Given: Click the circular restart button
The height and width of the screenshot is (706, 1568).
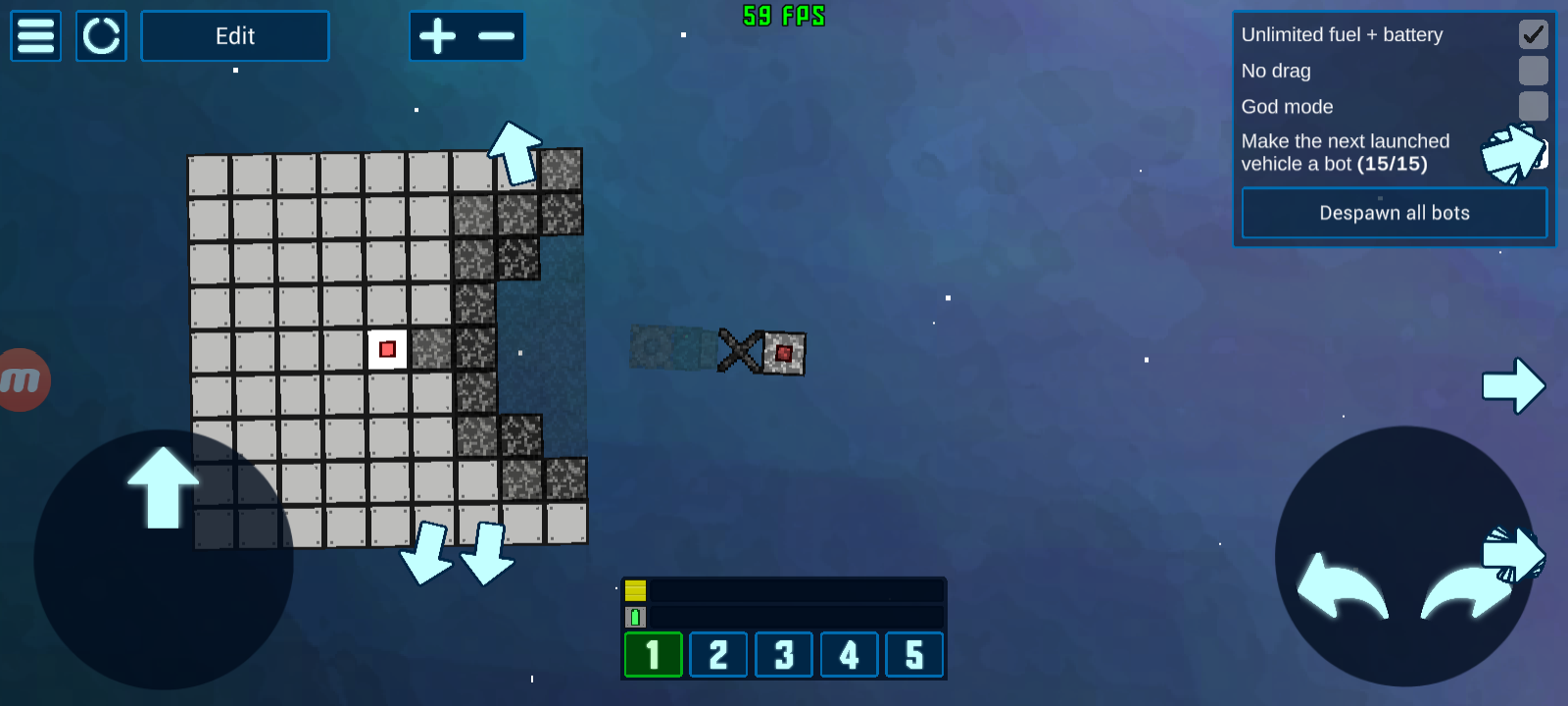Looking at the screenshot, I should coord(101,36).
